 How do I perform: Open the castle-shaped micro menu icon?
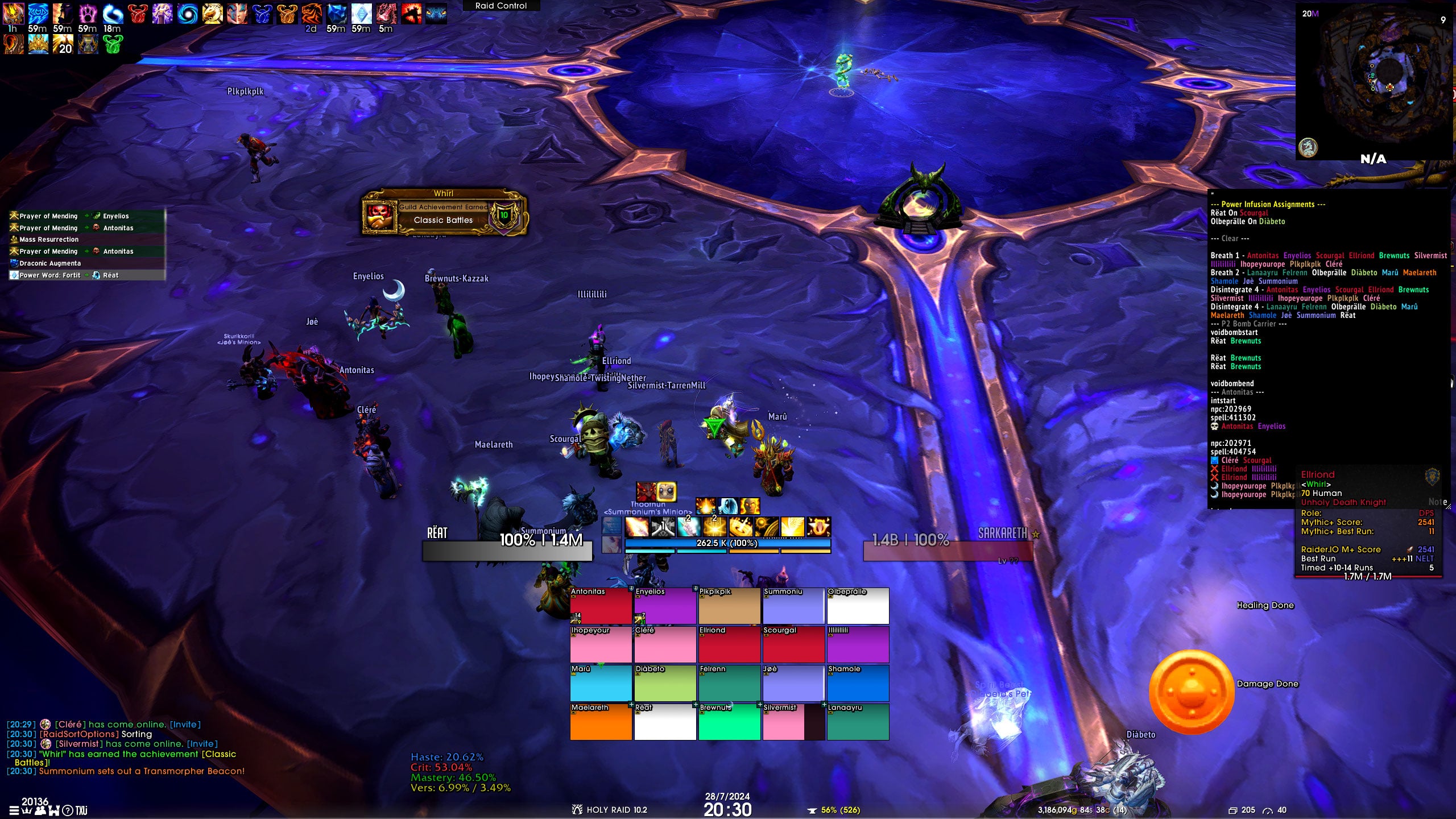coord(53,810)
